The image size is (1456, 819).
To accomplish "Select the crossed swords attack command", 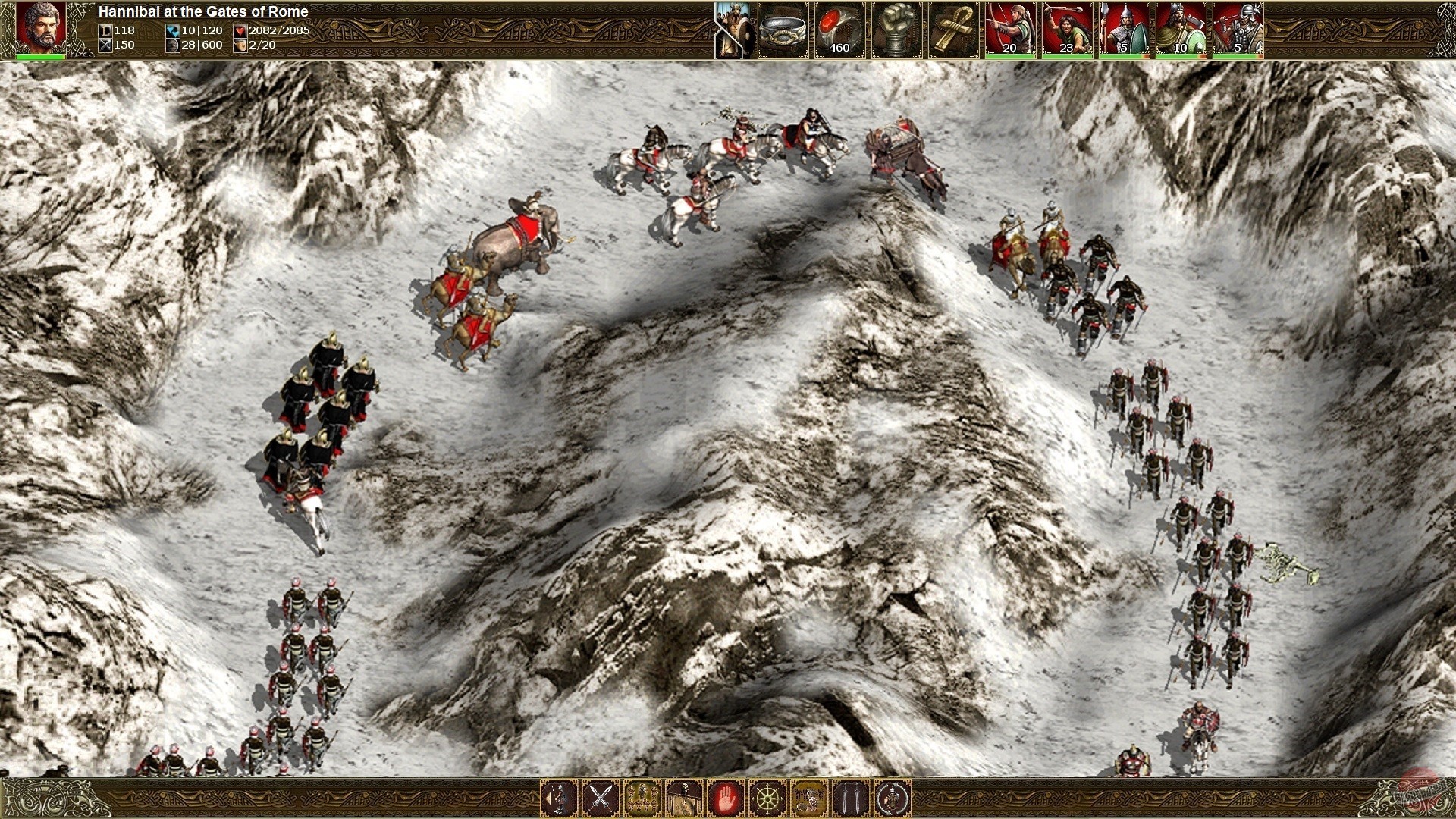I will pos(601,797).
